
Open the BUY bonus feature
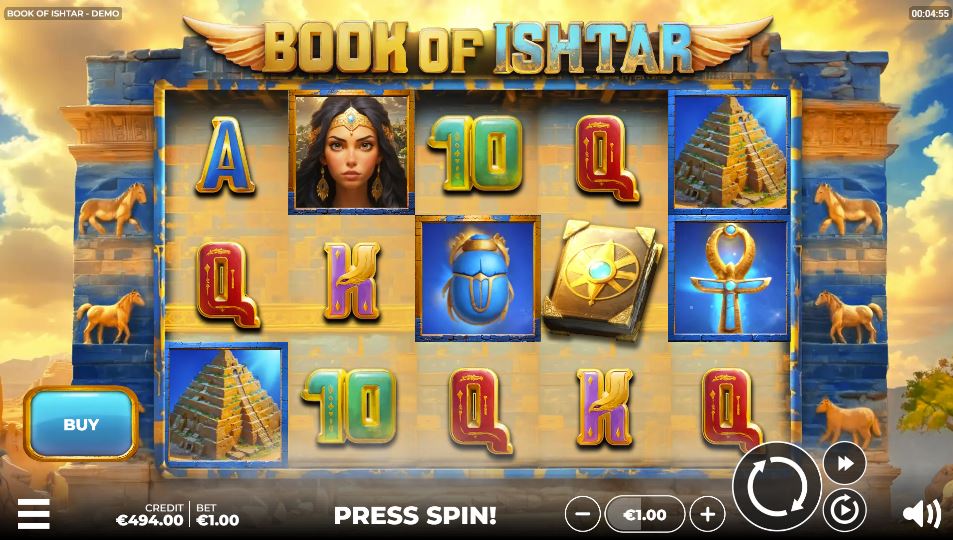pos(81,424)
